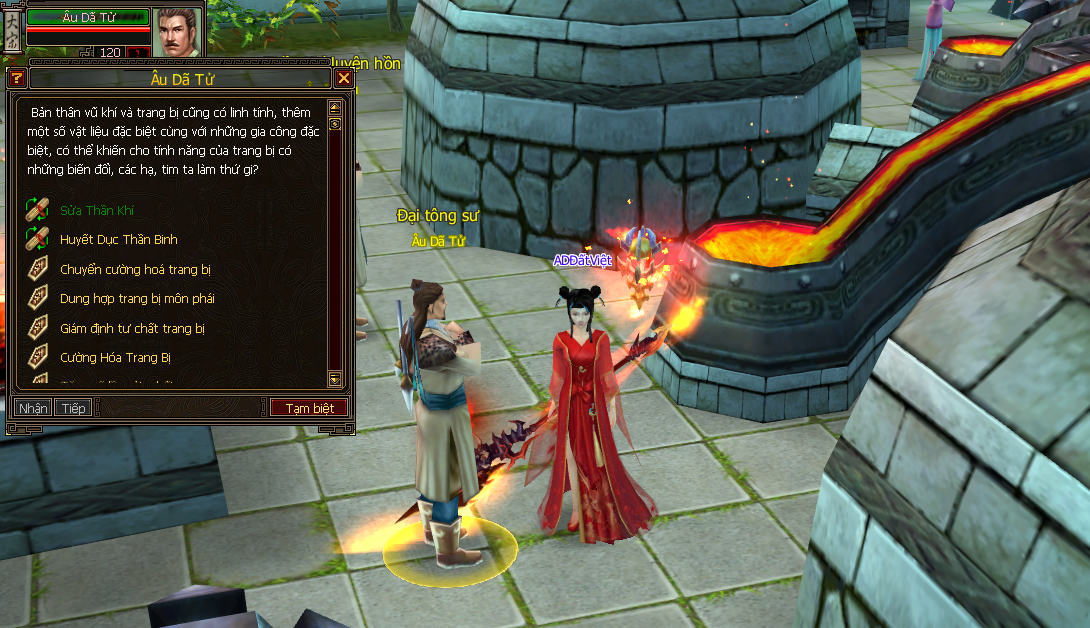Choose the Sửa Thần Khí option

[x=97, y=211]
